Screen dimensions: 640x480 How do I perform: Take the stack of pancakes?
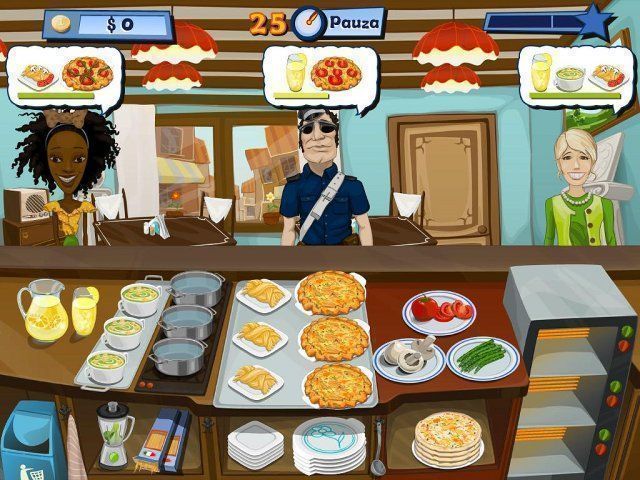(447, 435)
